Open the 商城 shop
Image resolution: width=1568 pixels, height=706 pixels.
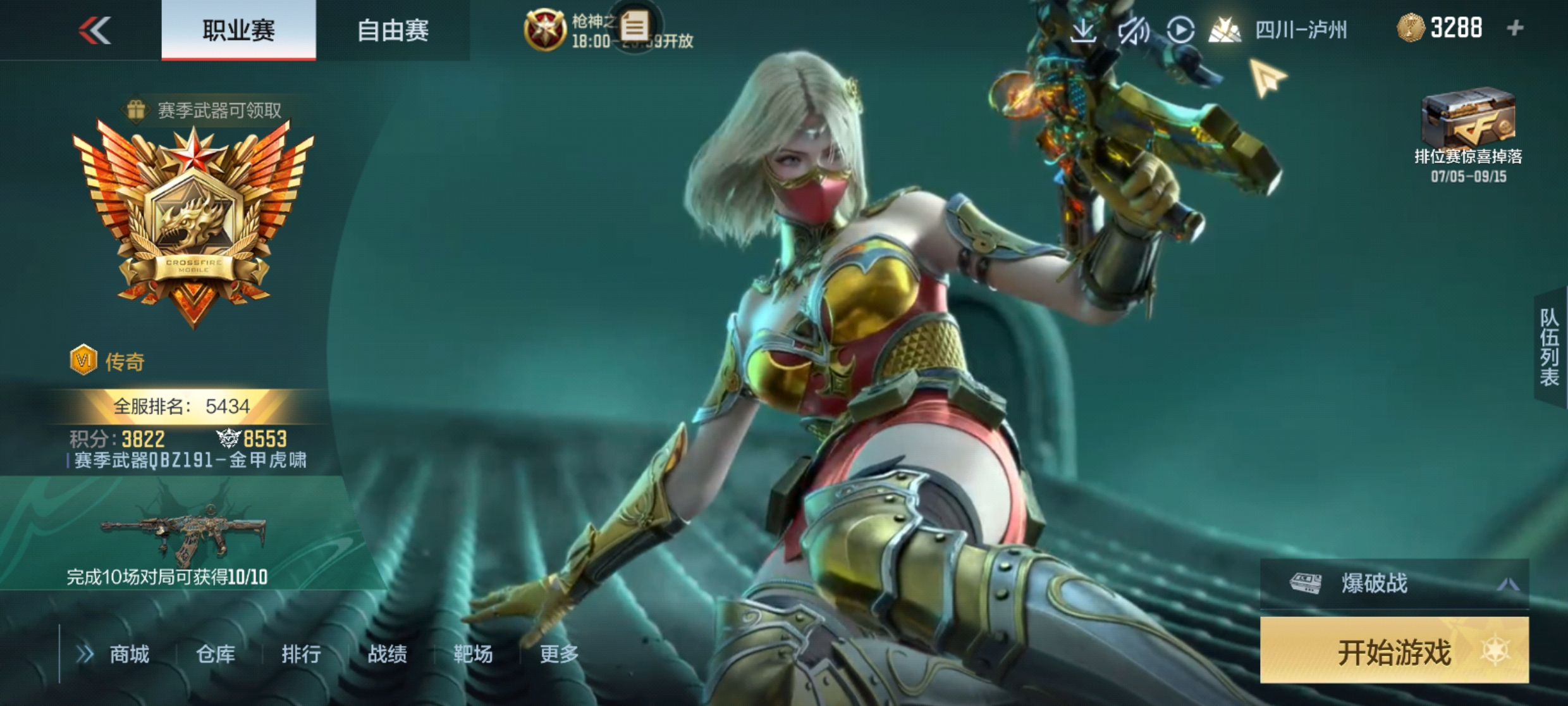[128, 653]
